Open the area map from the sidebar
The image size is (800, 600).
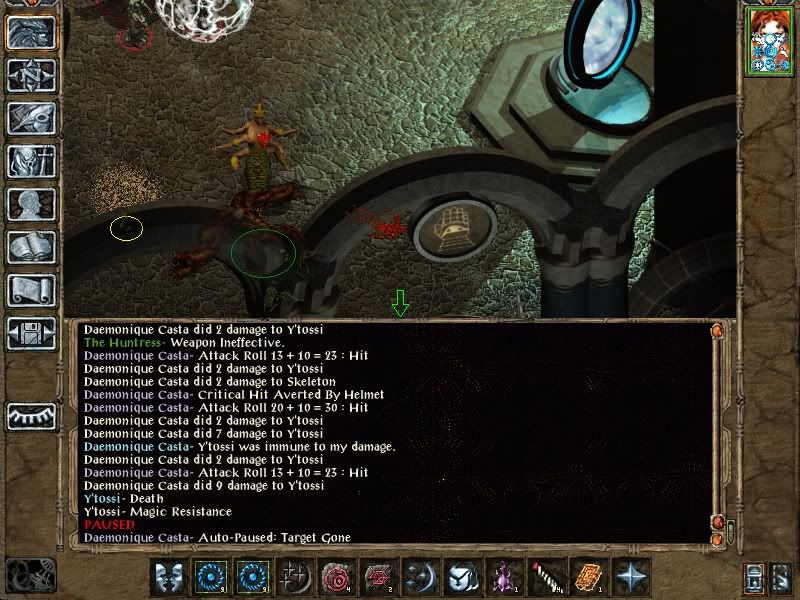[31, 76]
